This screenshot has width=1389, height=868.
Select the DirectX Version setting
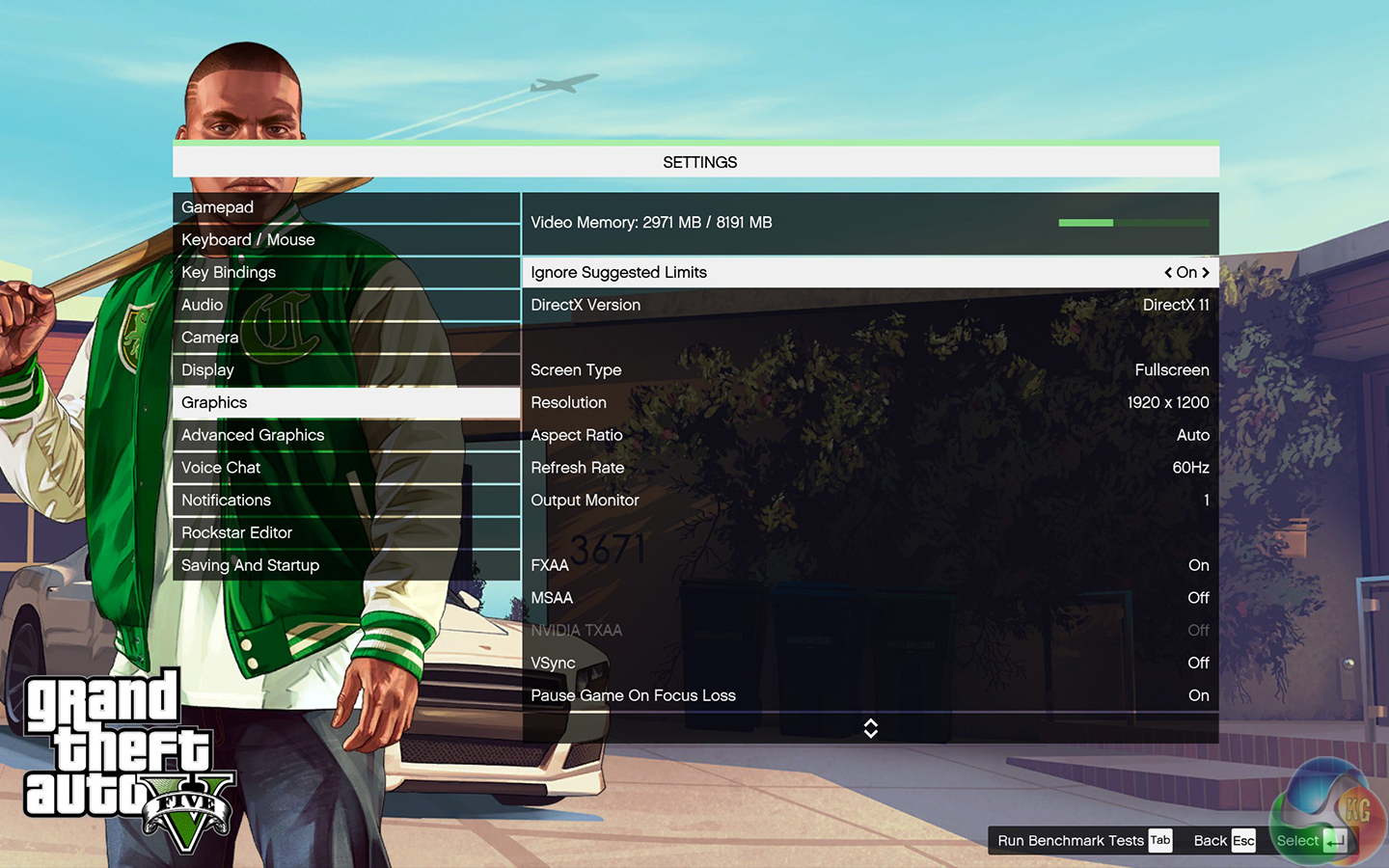[869, 305]
